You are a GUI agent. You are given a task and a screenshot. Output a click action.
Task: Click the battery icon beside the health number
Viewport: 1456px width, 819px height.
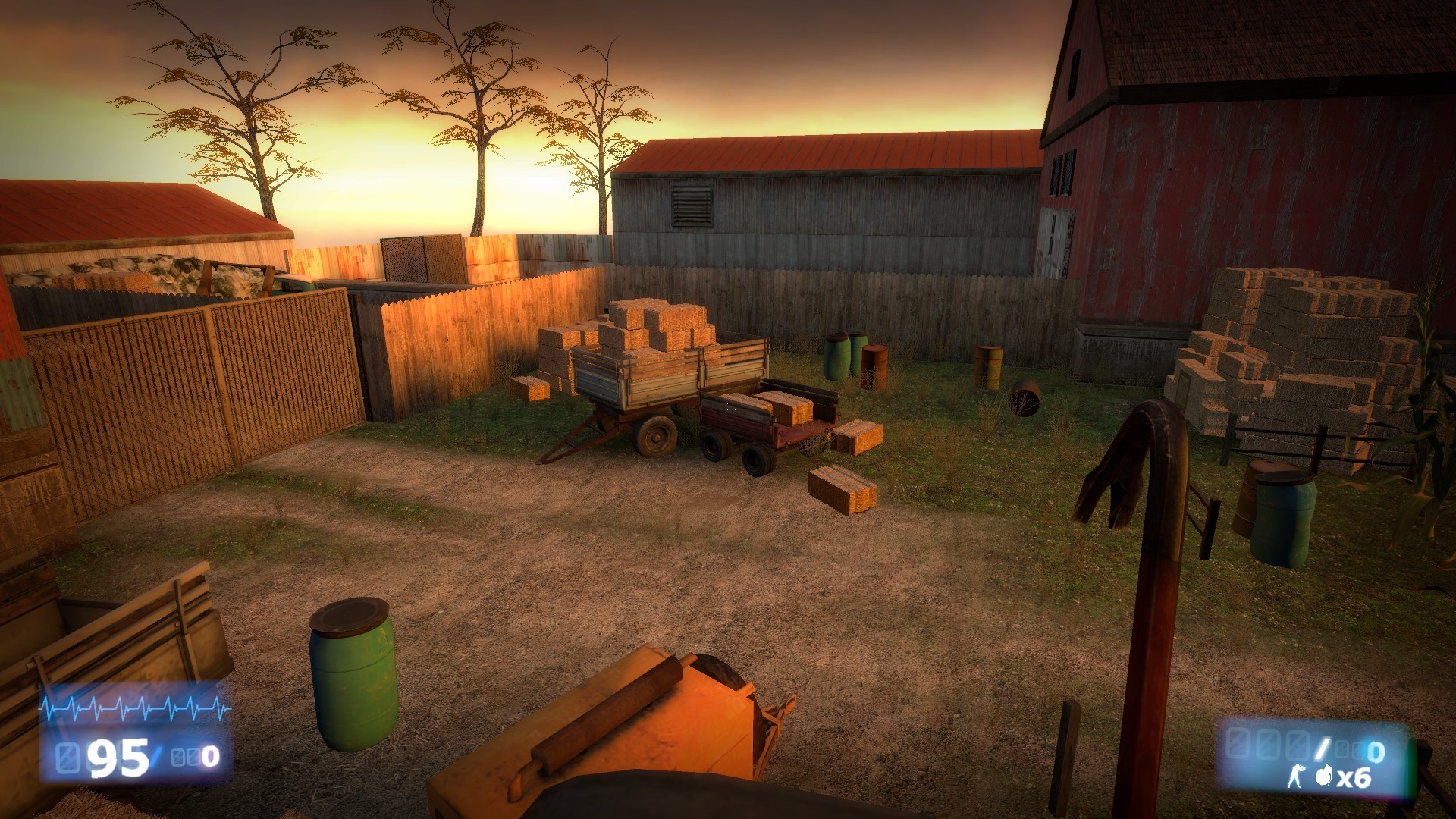tap(66, 758)
